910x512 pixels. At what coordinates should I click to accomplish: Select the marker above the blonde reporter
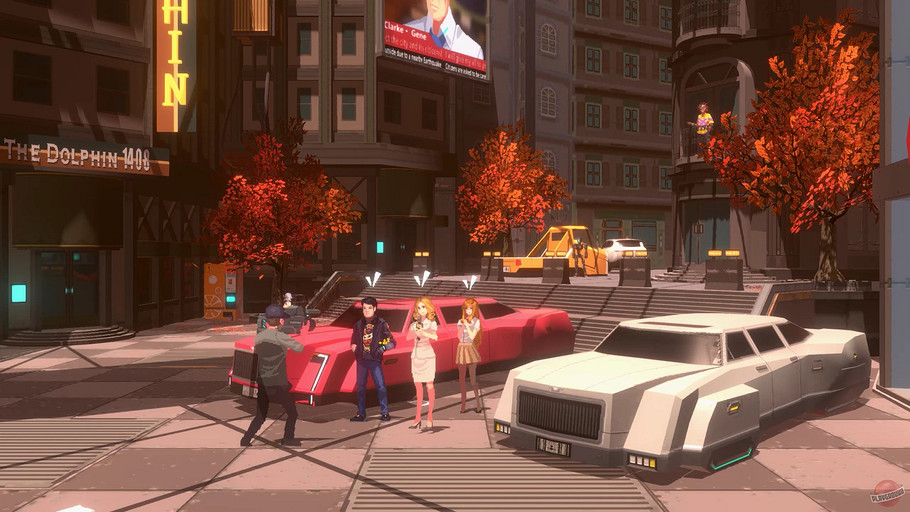coord(422,278)
